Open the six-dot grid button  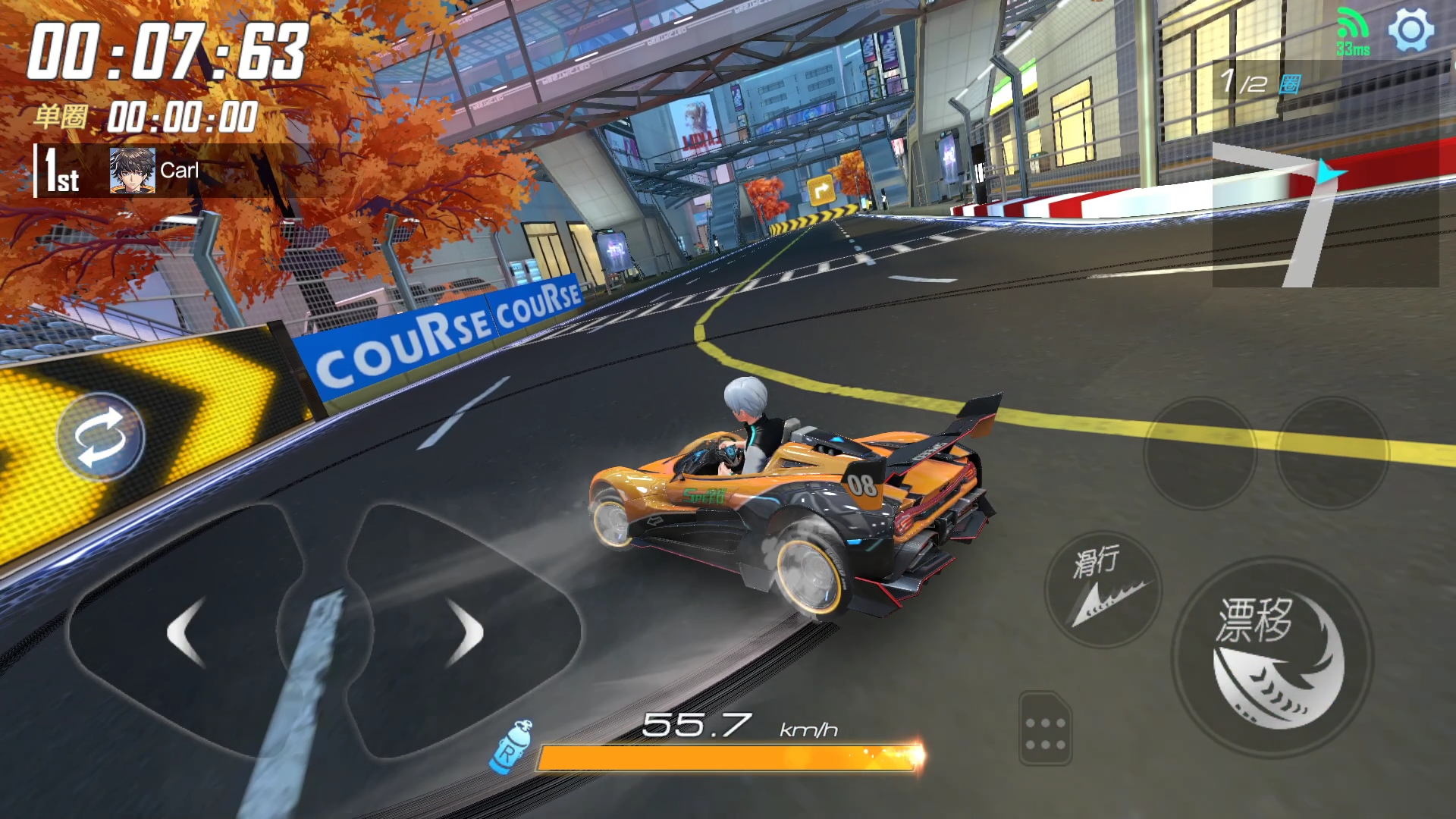point(1045,729)
